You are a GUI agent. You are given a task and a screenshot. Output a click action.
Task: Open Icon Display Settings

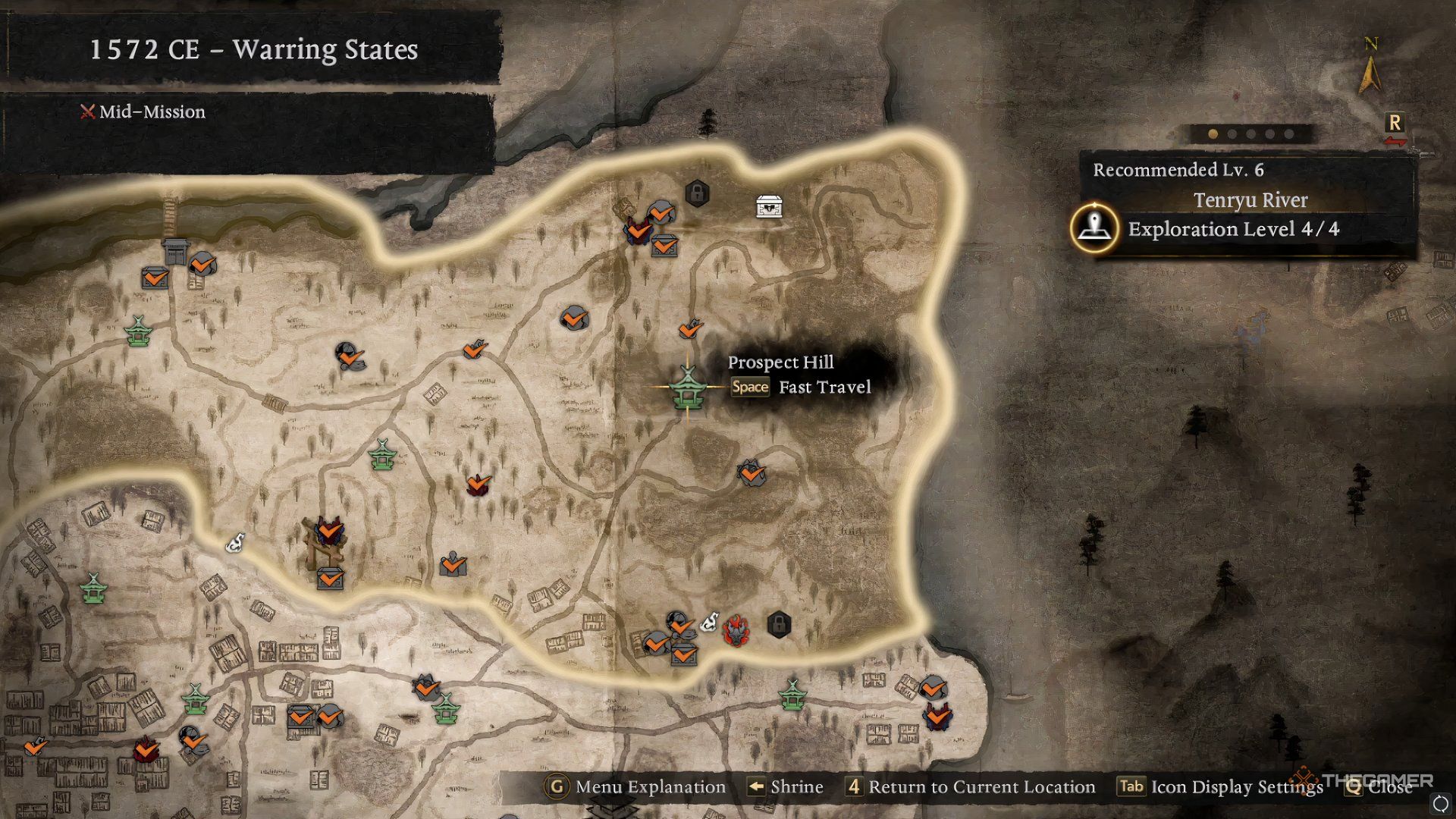1221,787
